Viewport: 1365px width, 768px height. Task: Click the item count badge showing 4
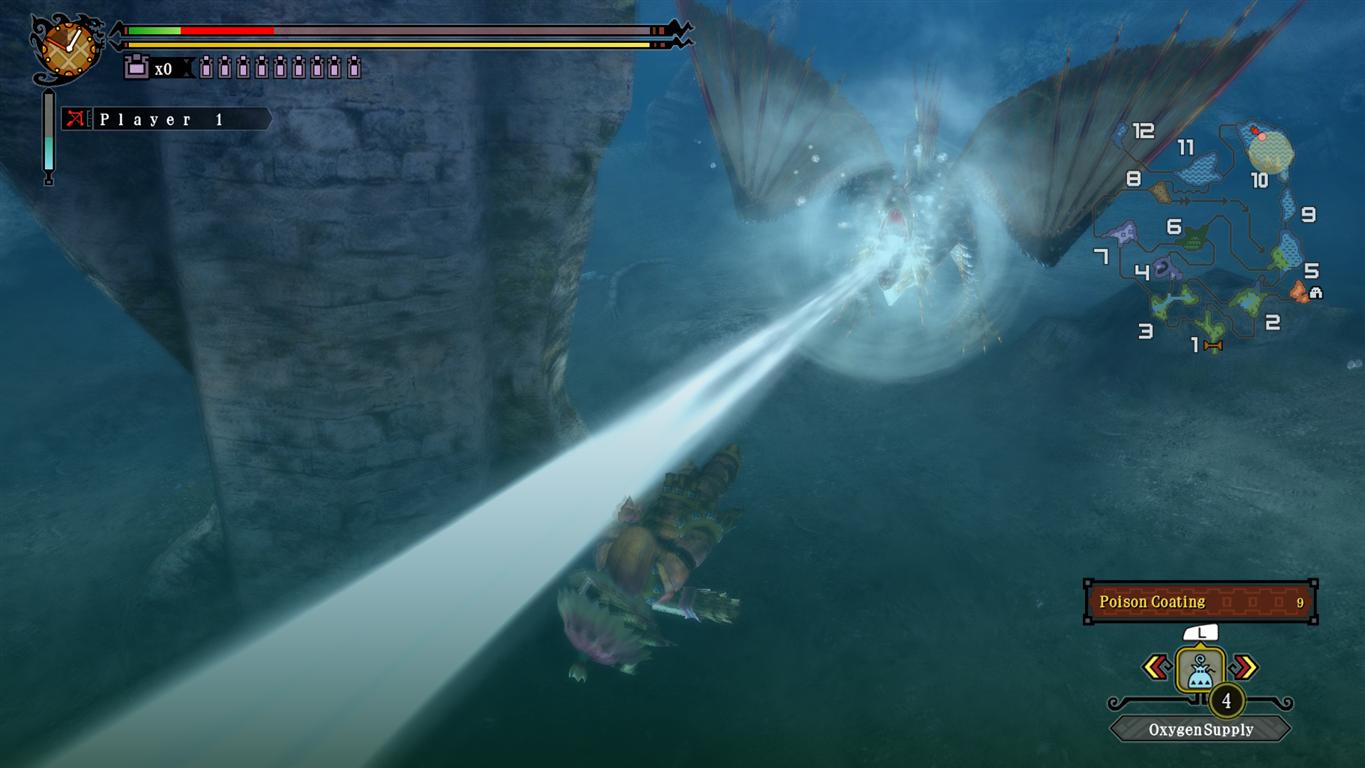pos(1226,700)
